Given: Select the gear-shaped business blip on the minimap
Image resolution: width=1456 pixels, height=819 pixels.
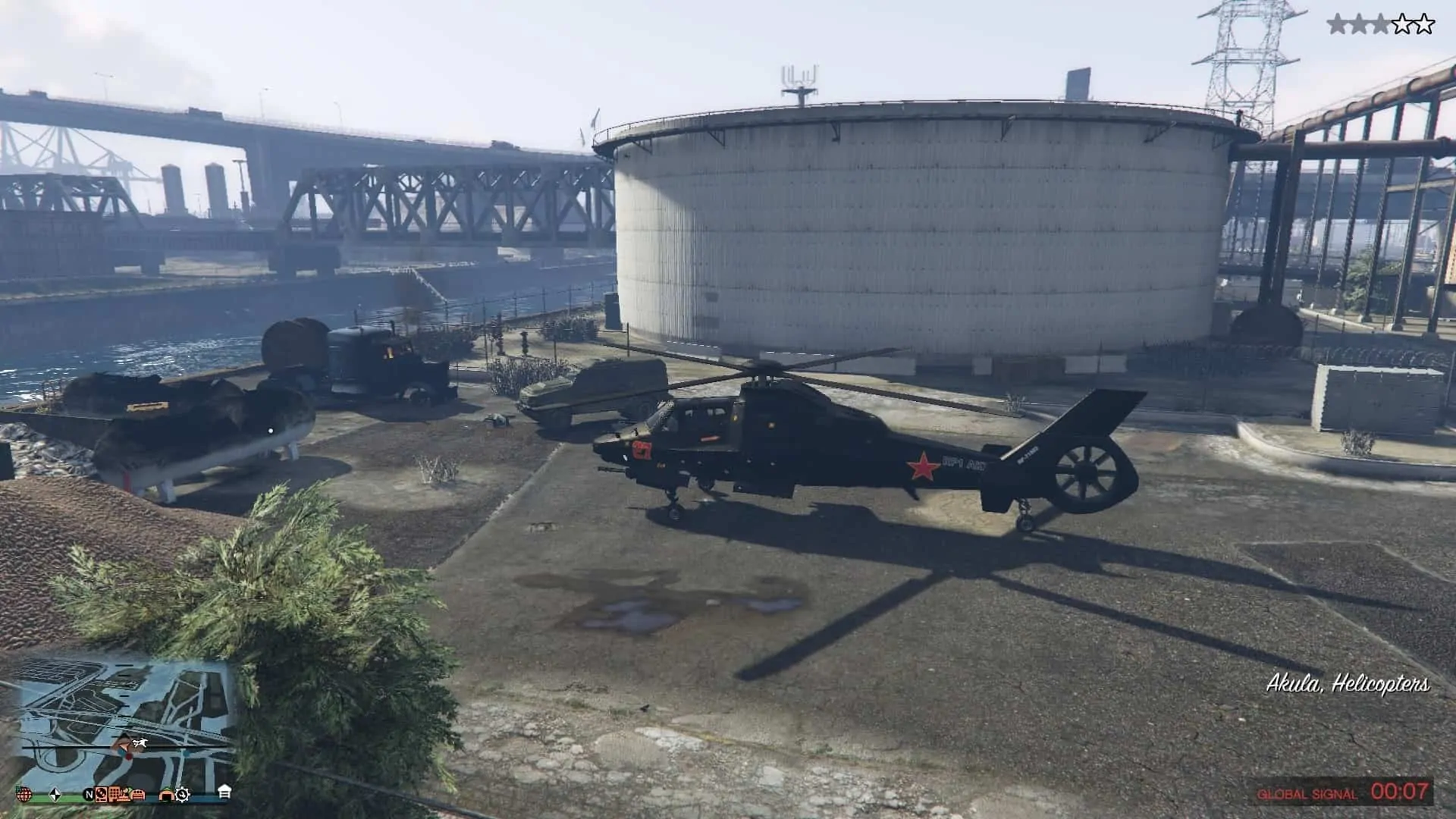Looking at the screenshot, I should pos(183,795).
